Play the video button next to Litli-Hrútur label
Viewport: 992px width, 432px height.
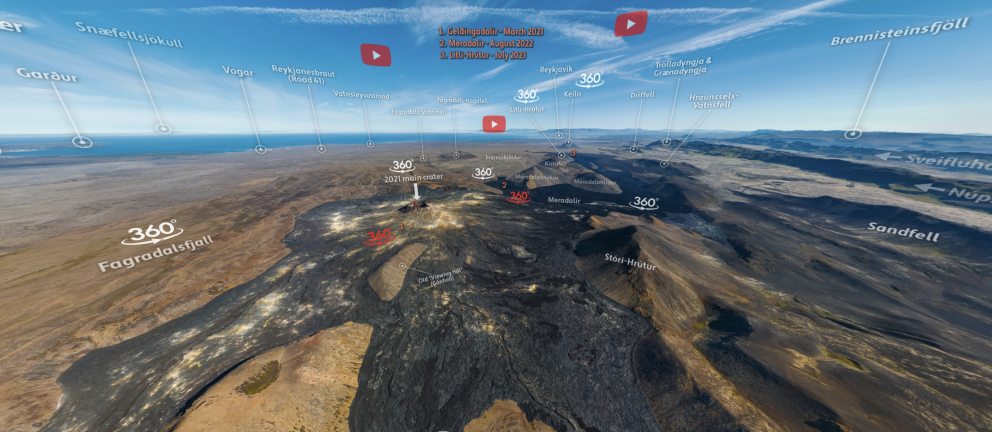coord(494,124)
